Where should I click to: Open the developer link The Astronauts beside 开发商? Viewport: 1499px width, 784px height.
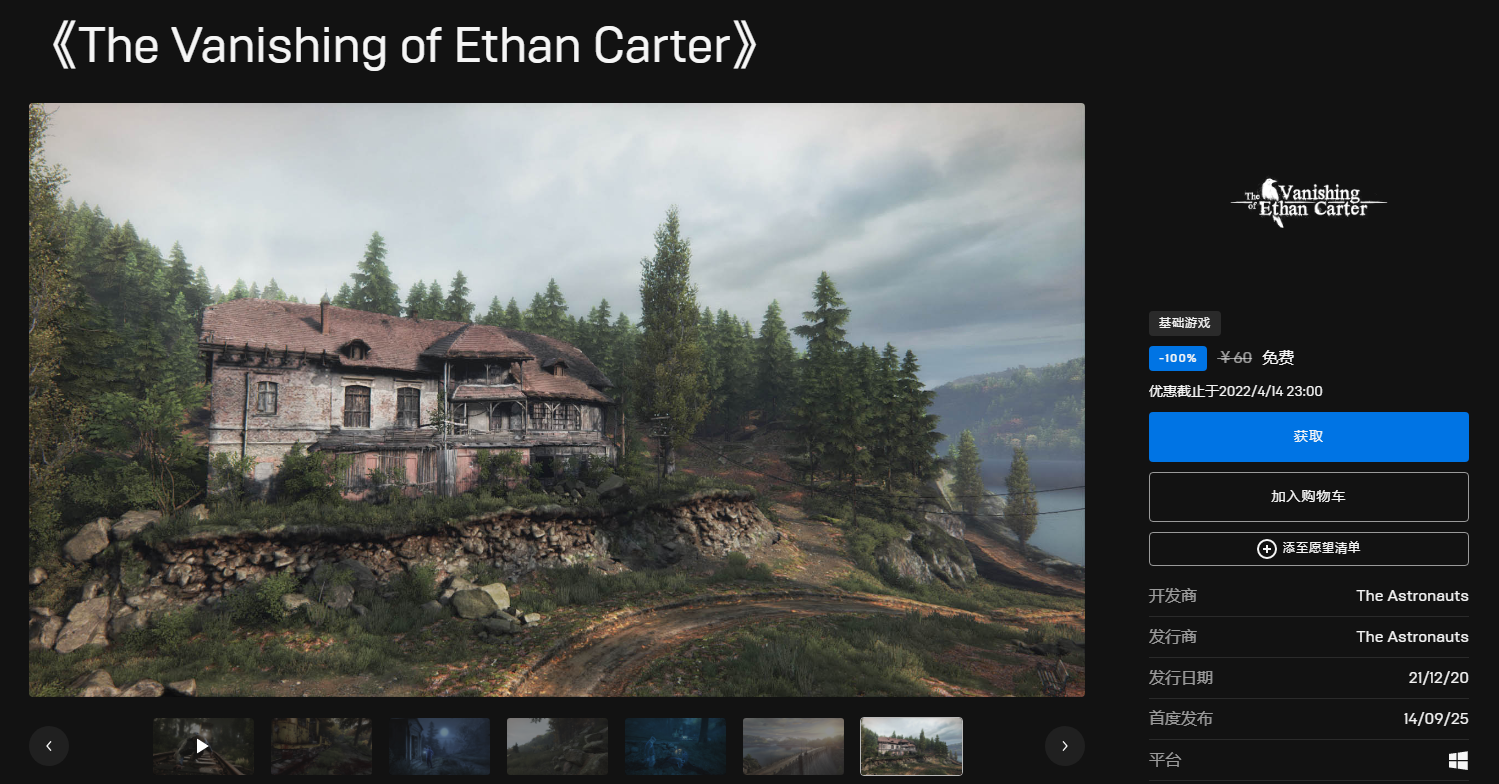[x=1412, y=596]
